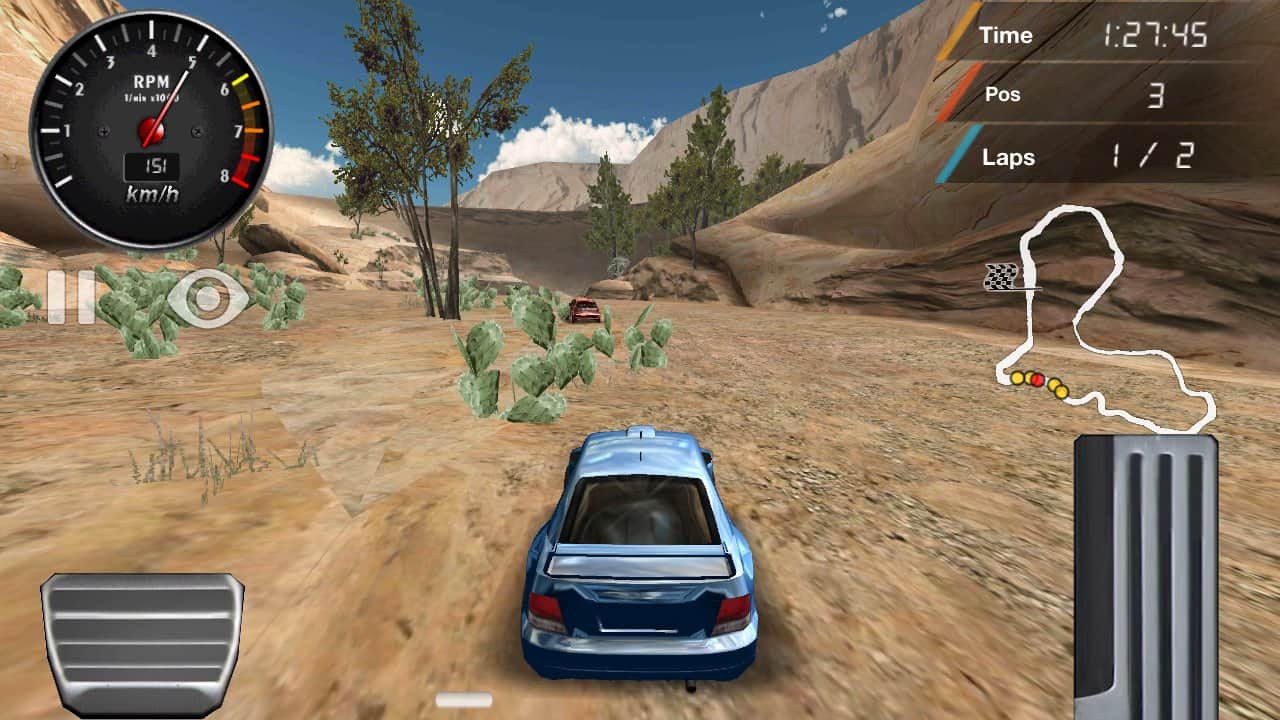
Task: Tap the brake pedal
Action: (x=142, y=643)
